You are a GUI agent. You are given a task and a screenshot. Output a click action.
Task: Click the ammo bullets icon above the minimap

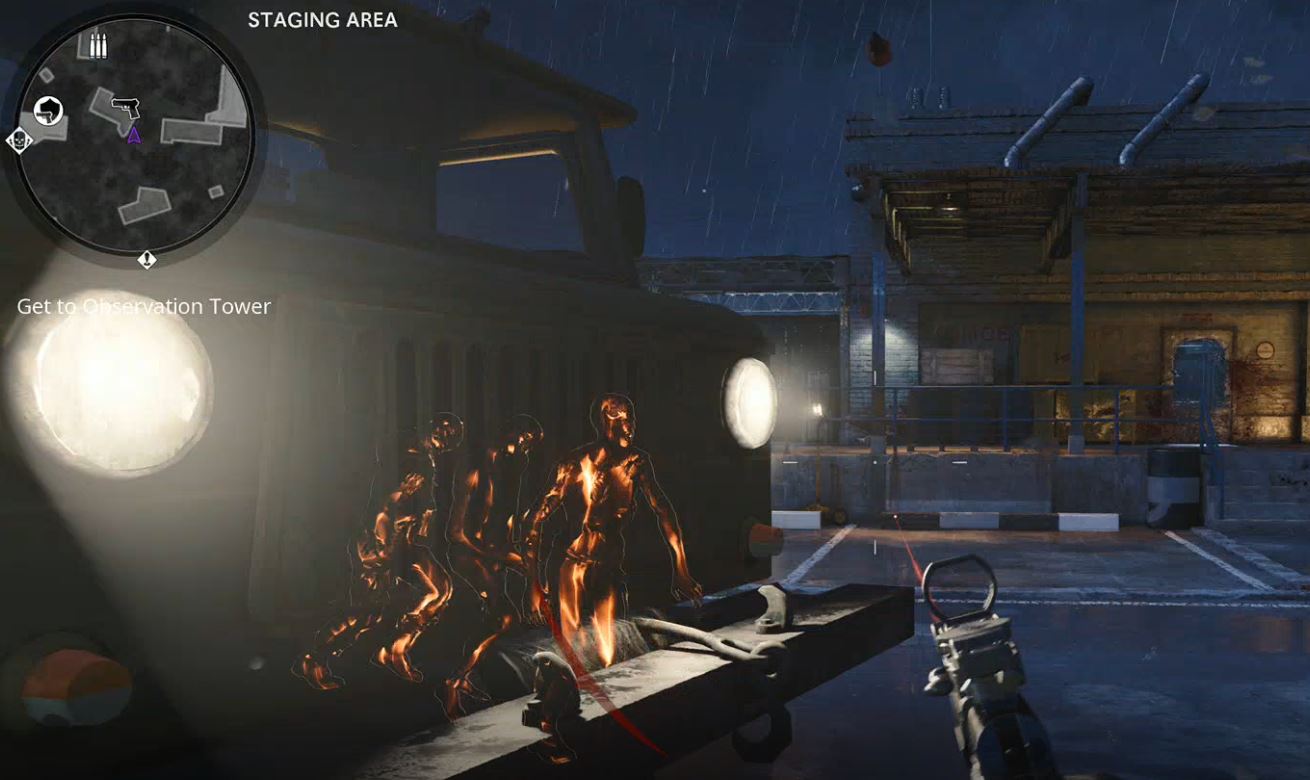(99, 44)
